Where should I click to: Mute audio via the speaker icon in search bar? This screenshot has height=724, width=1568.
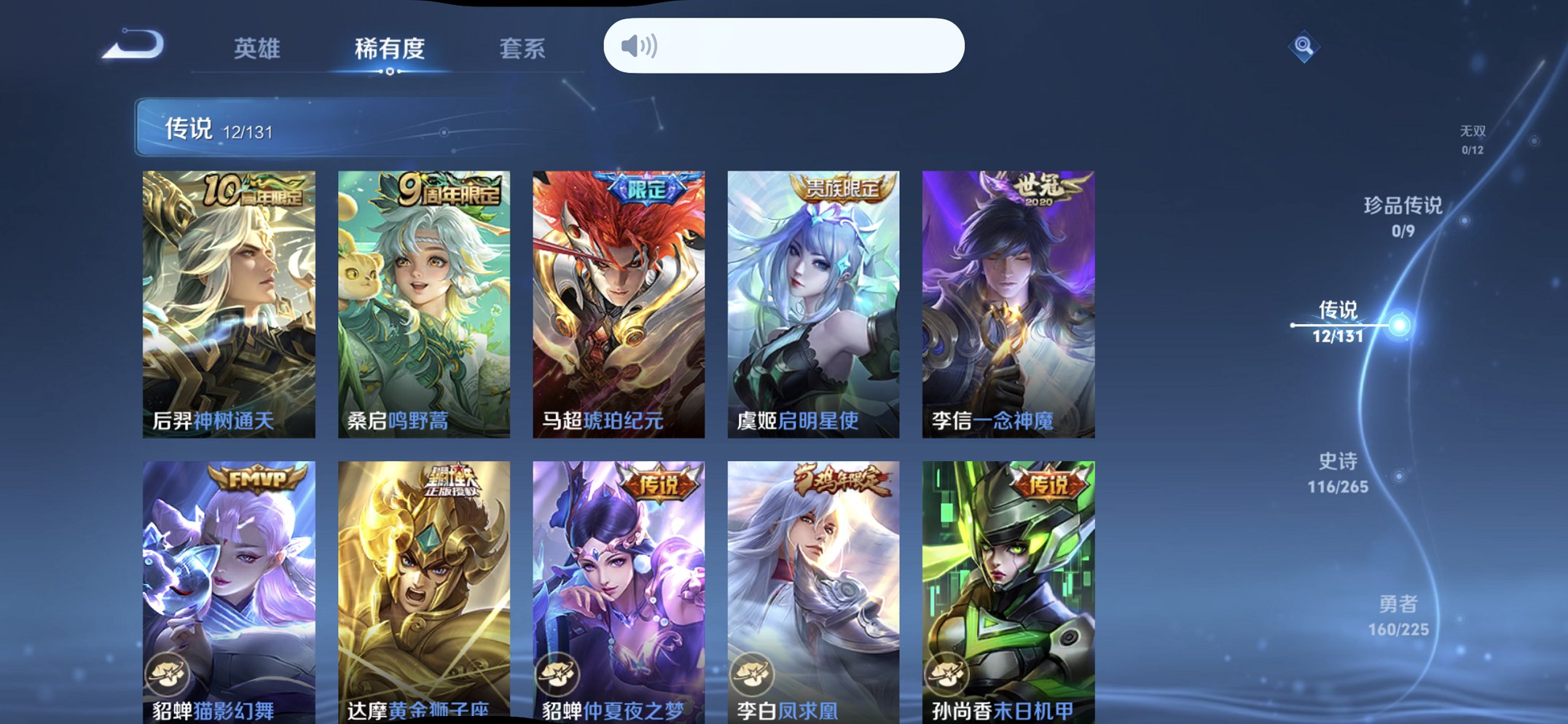638,45
